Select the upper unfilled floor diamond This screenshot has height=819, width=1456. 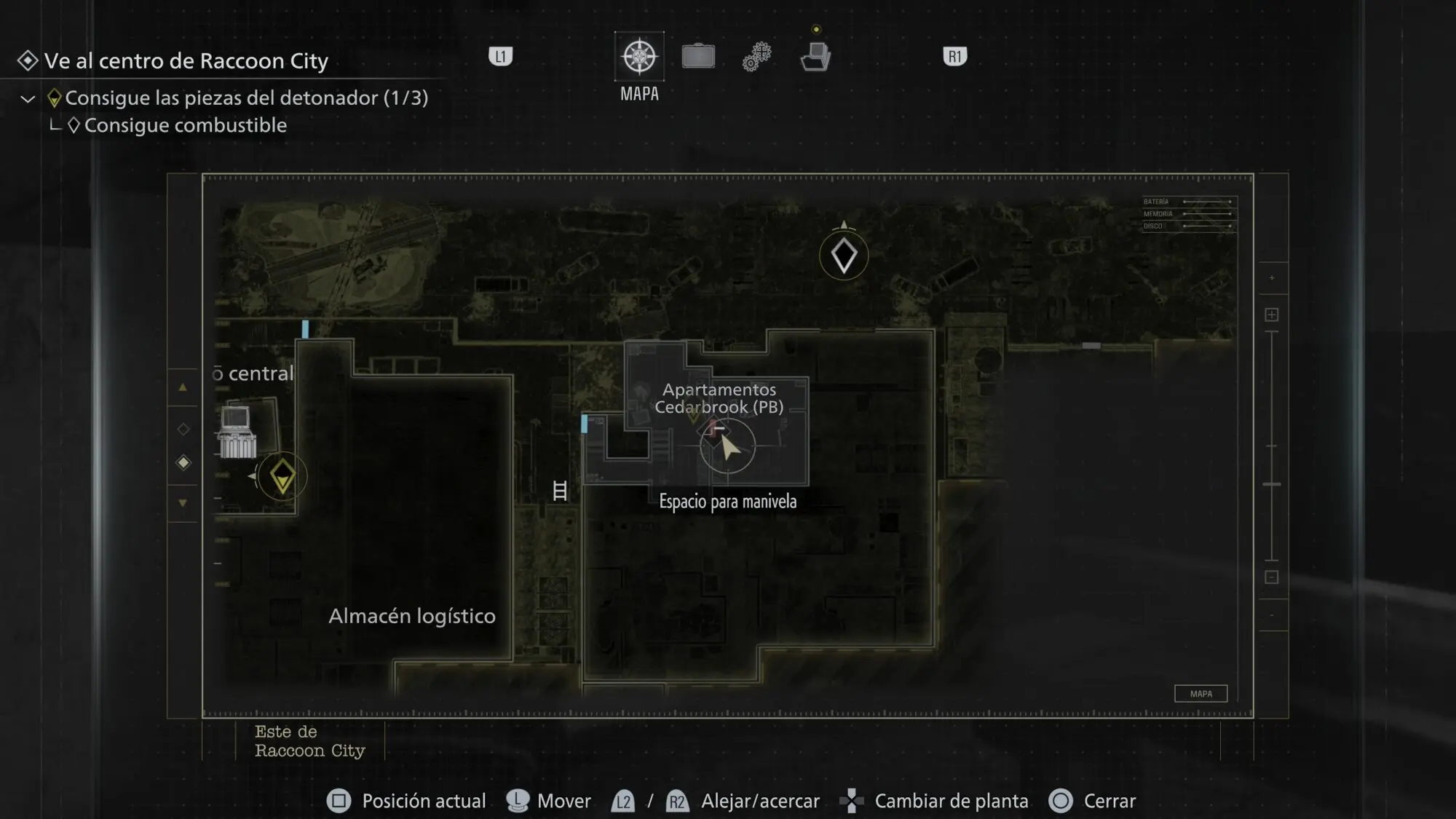[183, 430]
